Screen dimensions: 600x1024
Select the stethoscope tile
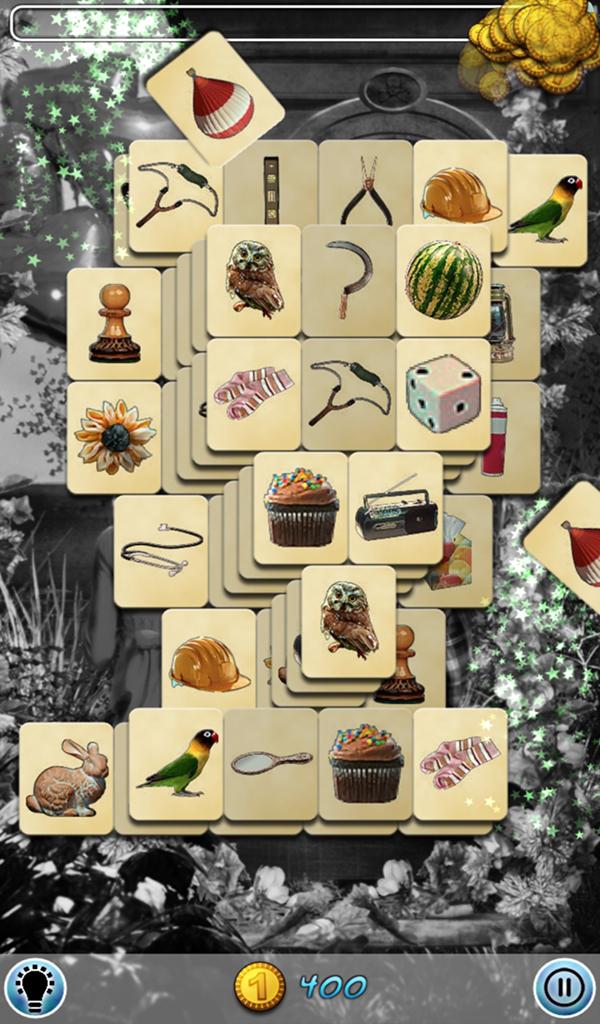(160, 549)
